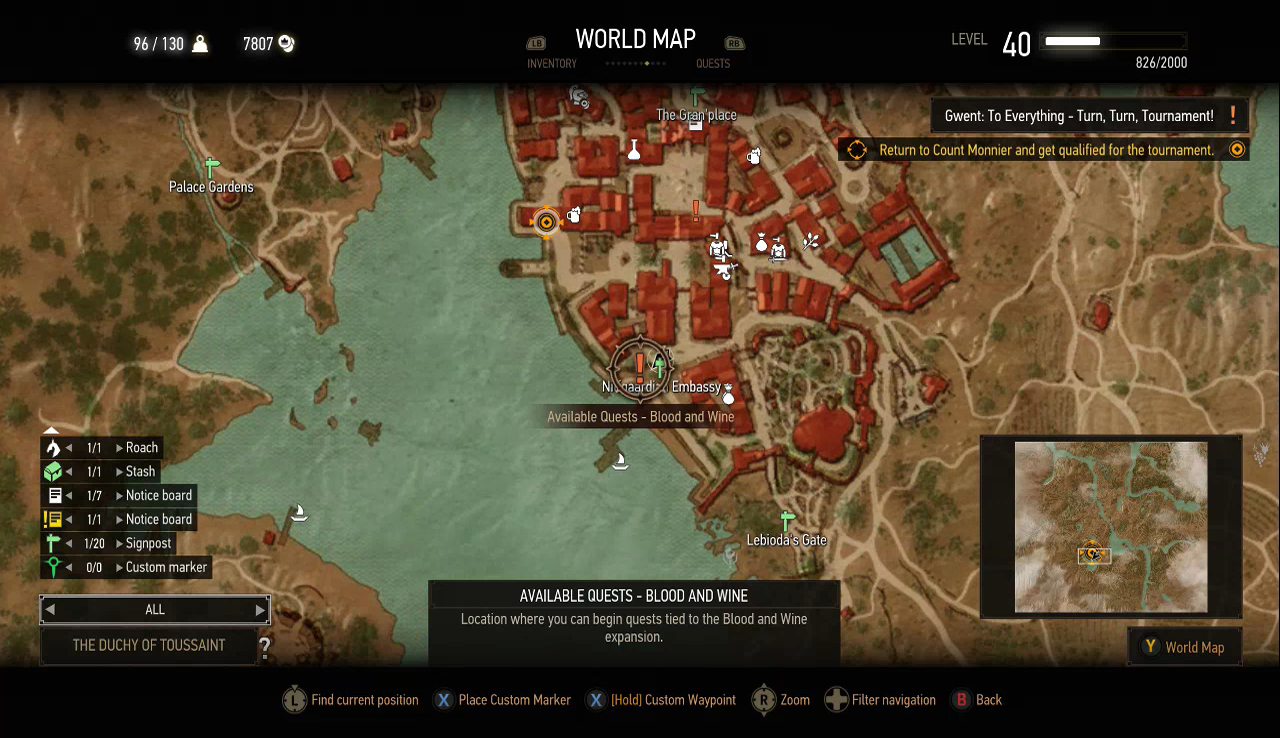1280x738 pixels.
Task: Select the alchemy flask shop marker
Action: coord(633,150)
